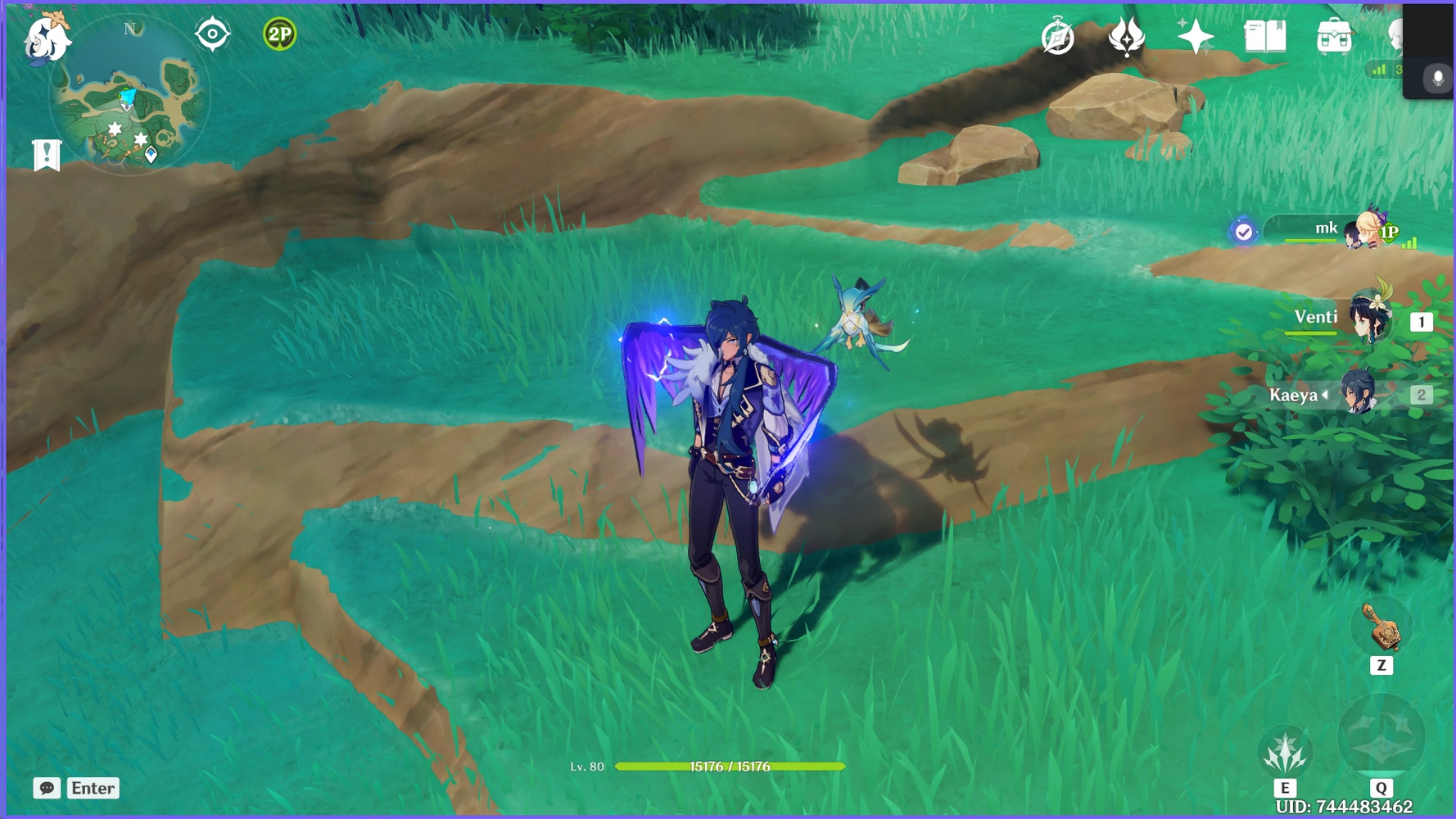
Task: Open Elemental Sight with the eye icon
Action: [212, 34]
